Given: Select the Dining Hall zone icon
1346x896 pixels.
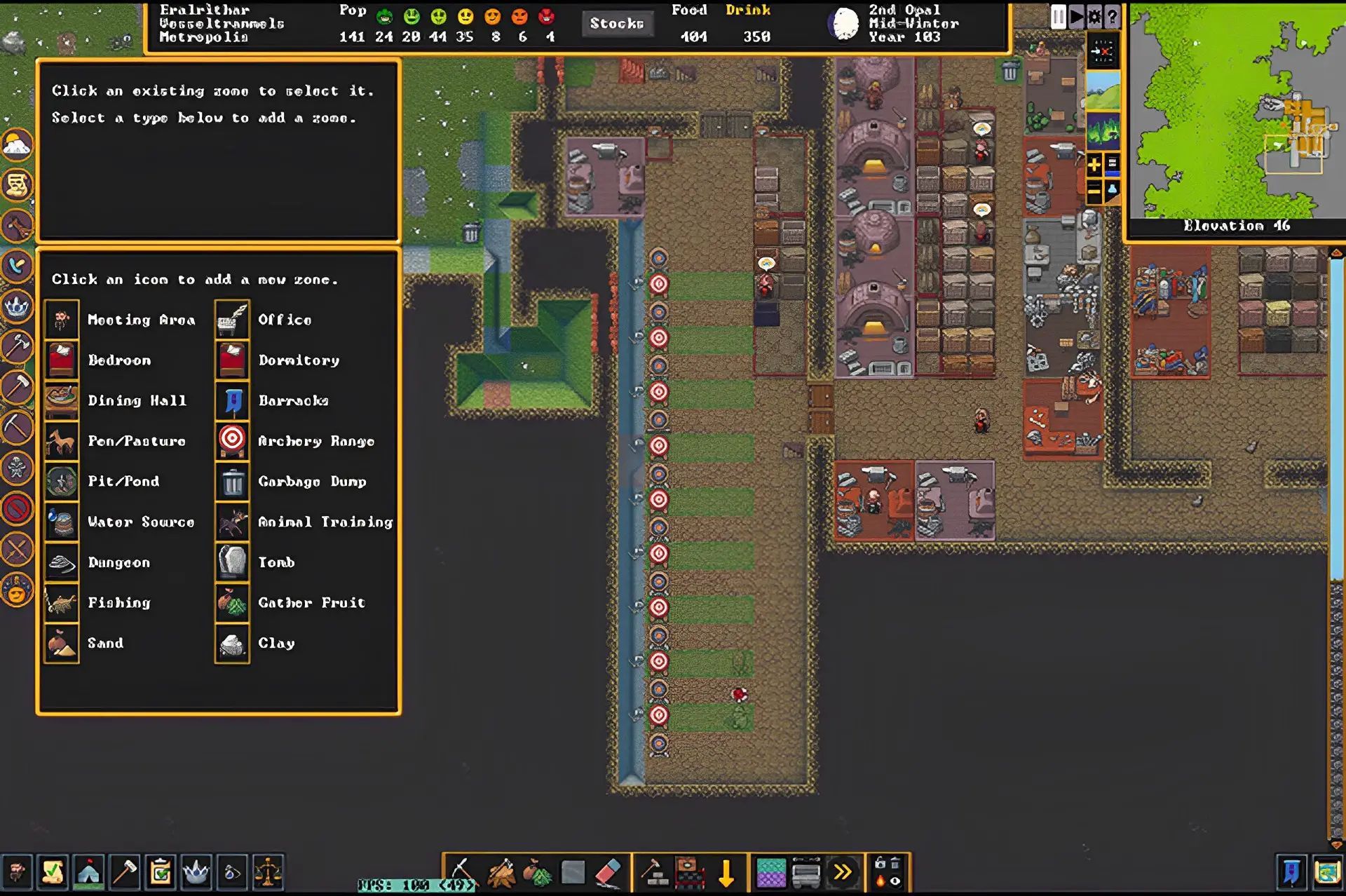Looking at the screenshot, I should [x=62, y=400].
